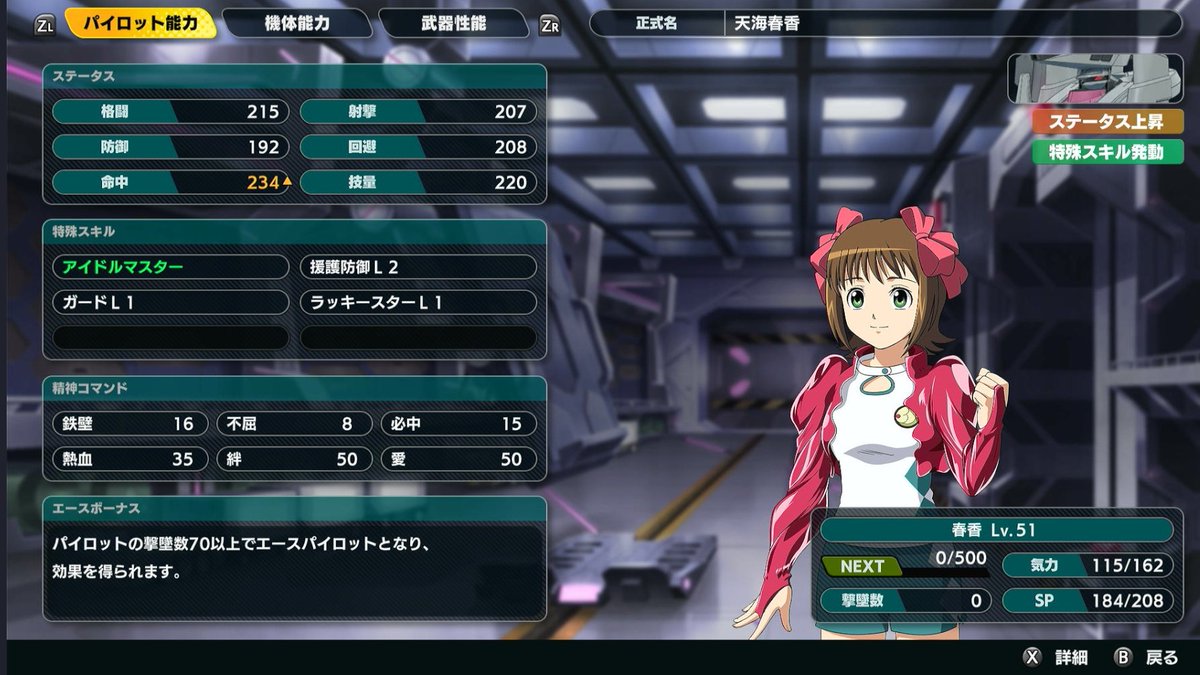This screenshot has height=675, width=1200.
Task: Select the 絆 spirit command
Action: (295, 459)
